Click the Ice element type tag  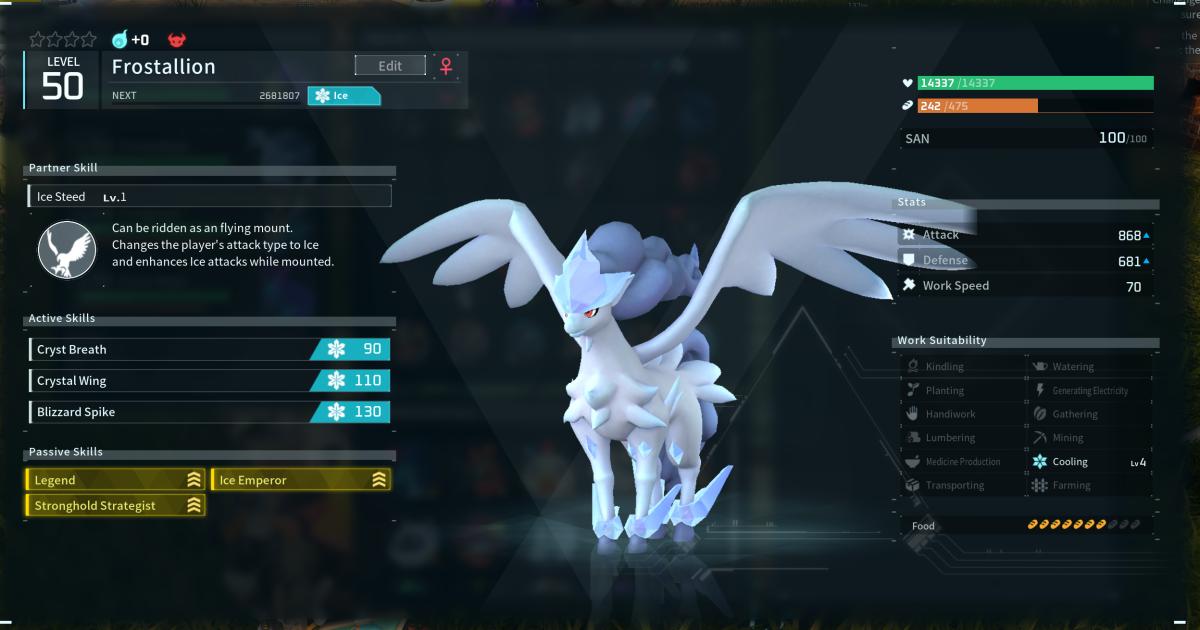[343, 96]
